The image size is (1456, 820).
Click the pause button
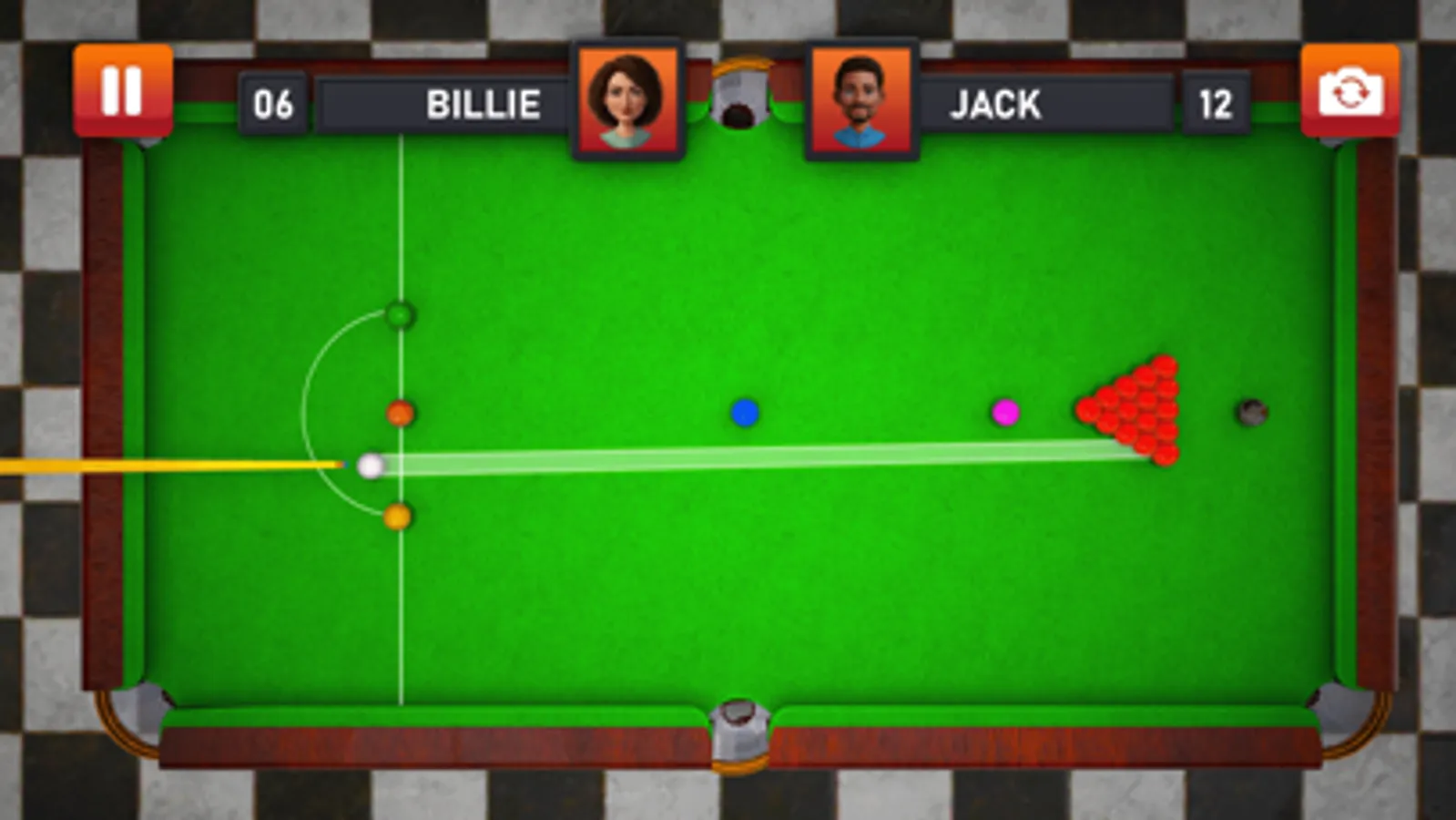pyautogui.click(x=125, y=88)
